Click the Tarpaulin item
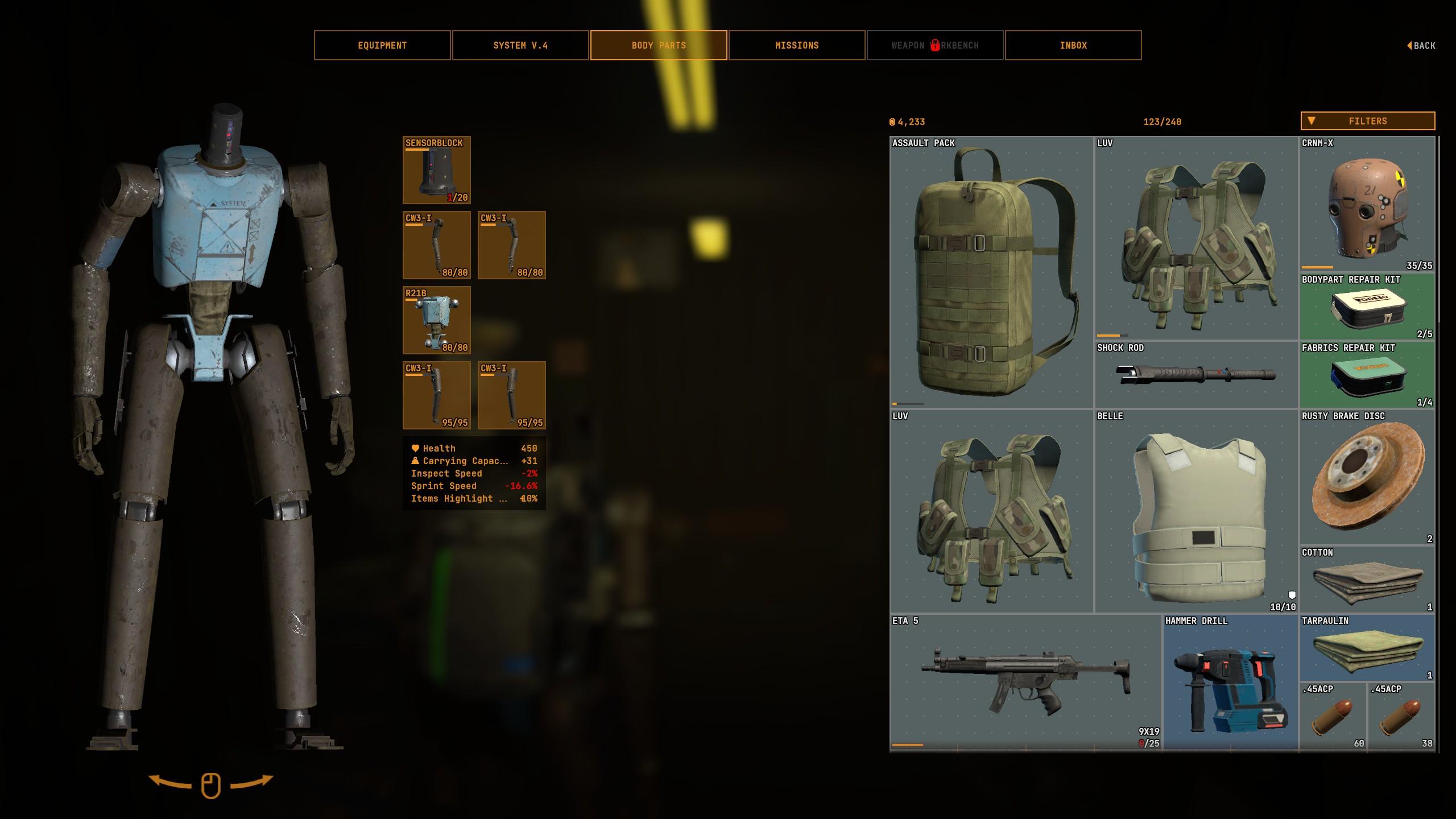Viewport: 1456px width, 819px height. [x=1367, y=648]
